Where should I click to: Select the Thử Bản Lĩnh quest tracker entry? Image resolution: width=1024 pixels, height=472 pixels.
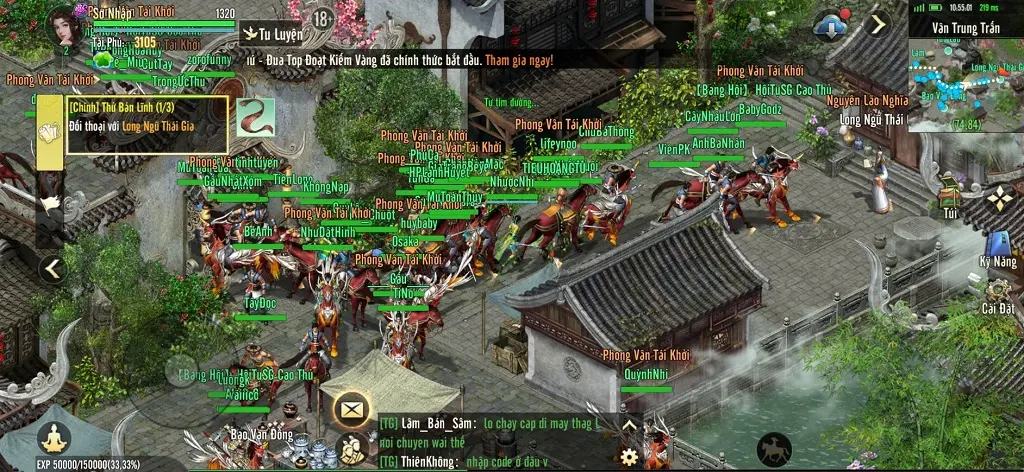pyautogui.click(x=147, y=124)
